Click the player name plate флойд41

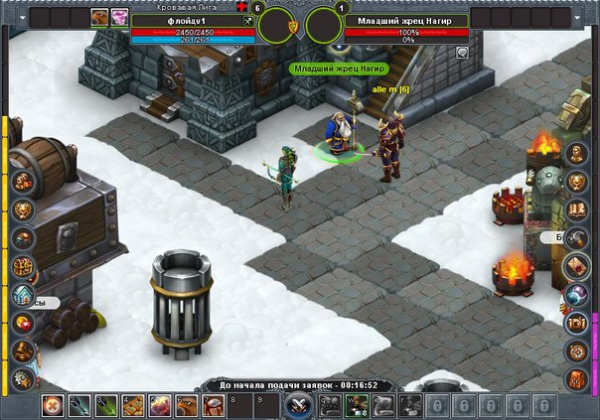(180, 19)
